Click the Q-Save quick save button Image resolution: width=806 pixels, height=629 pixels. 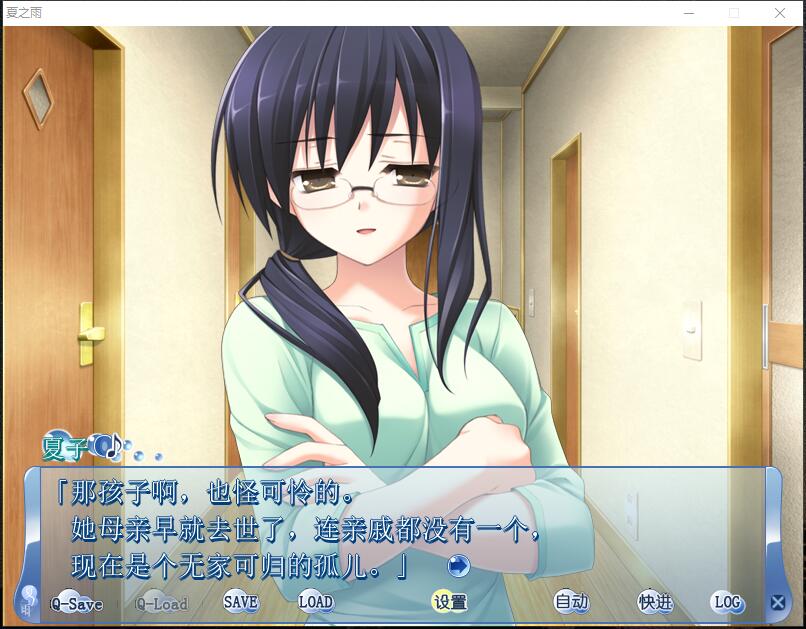tap(77, 603)
